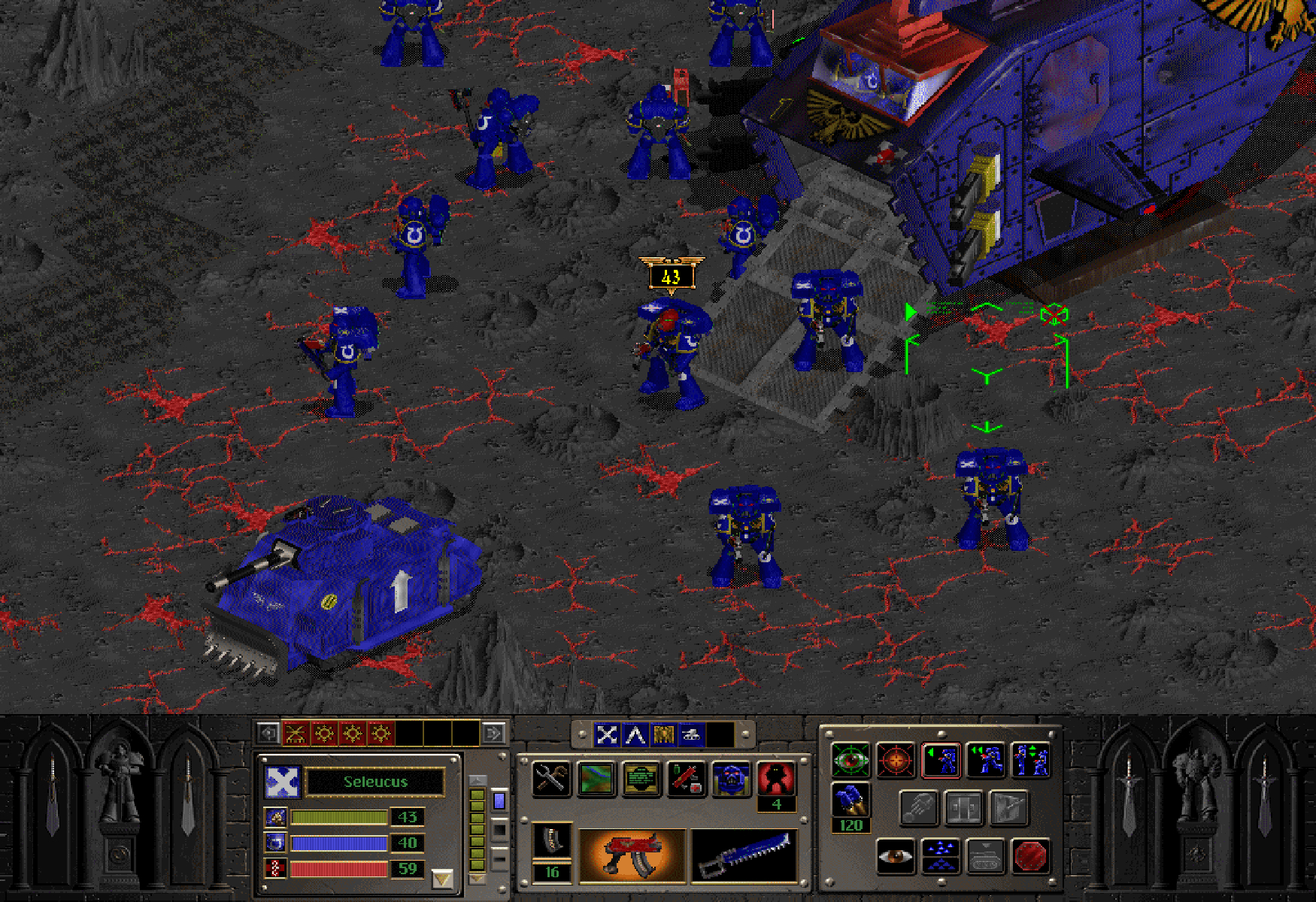The width and height of the screenshot is (1316, 902).
Task: Click the downward triangle under Seleucus stats
Action: click(x=442, y=878)
